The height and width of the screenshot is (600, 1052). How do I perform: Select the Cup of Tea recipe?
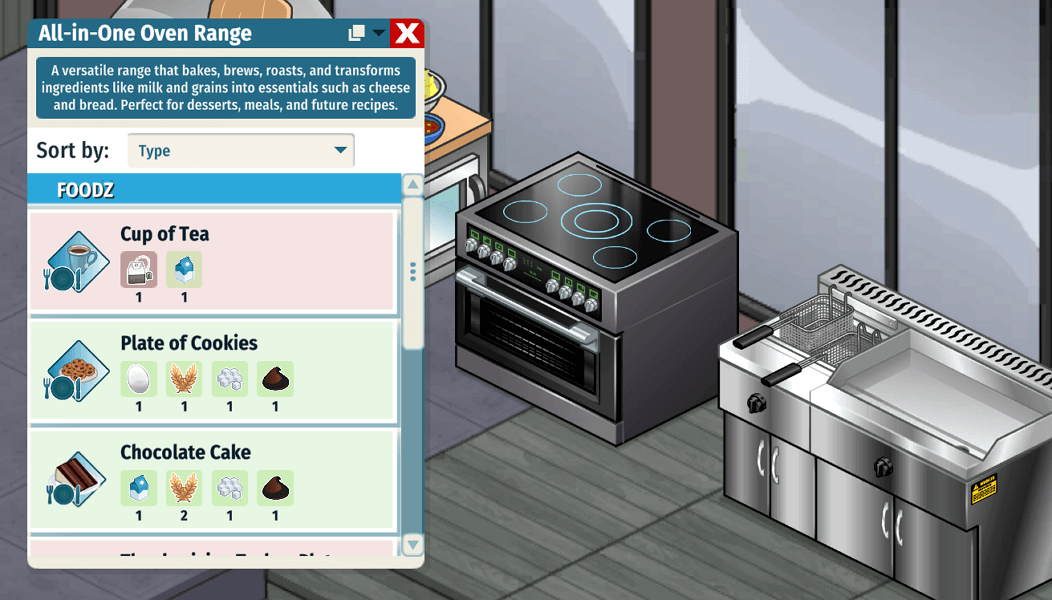[x=212, y=261]
